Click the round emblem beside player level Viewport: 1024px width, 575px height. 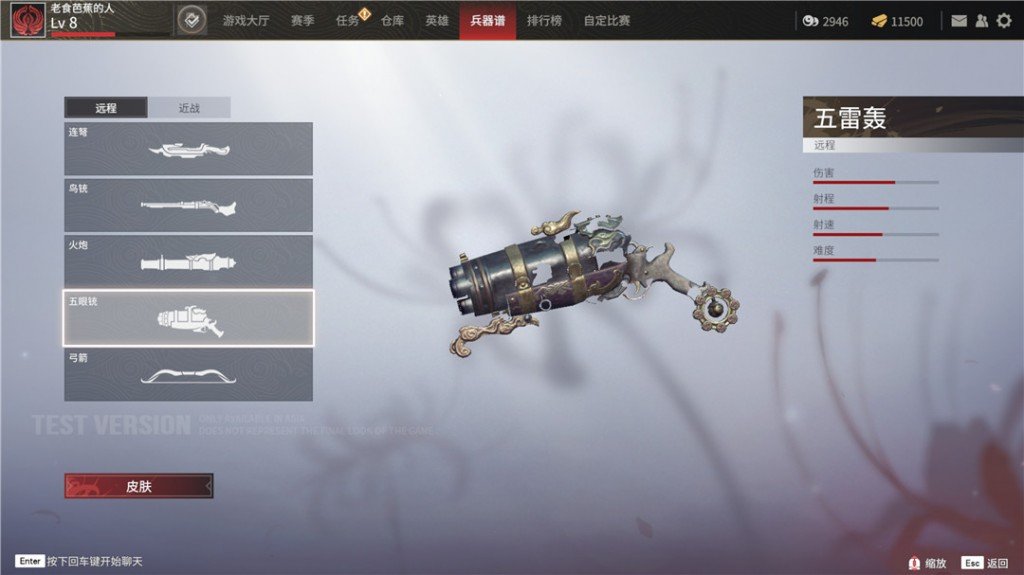(191, 21)
